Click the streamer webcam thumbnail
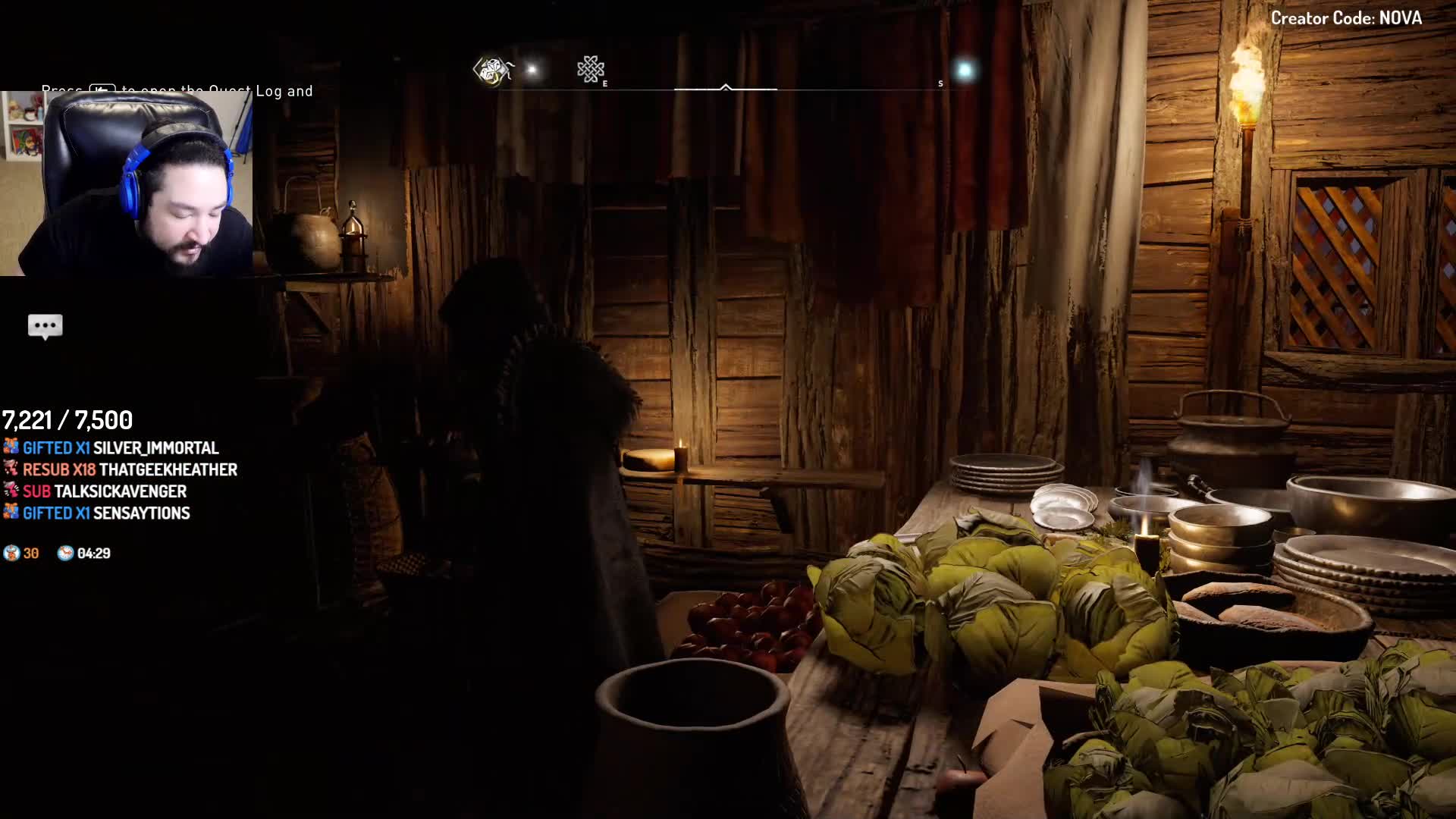 pos(127,184)
